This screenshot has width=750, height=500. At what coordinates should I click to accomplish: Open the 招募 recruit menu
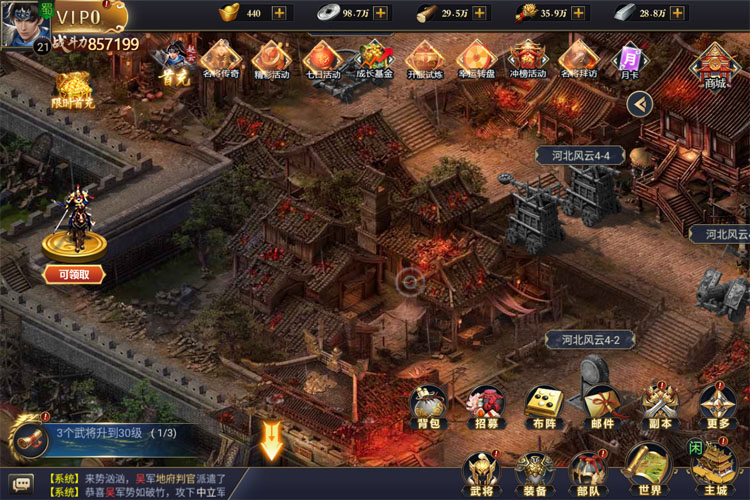(486, 403)
